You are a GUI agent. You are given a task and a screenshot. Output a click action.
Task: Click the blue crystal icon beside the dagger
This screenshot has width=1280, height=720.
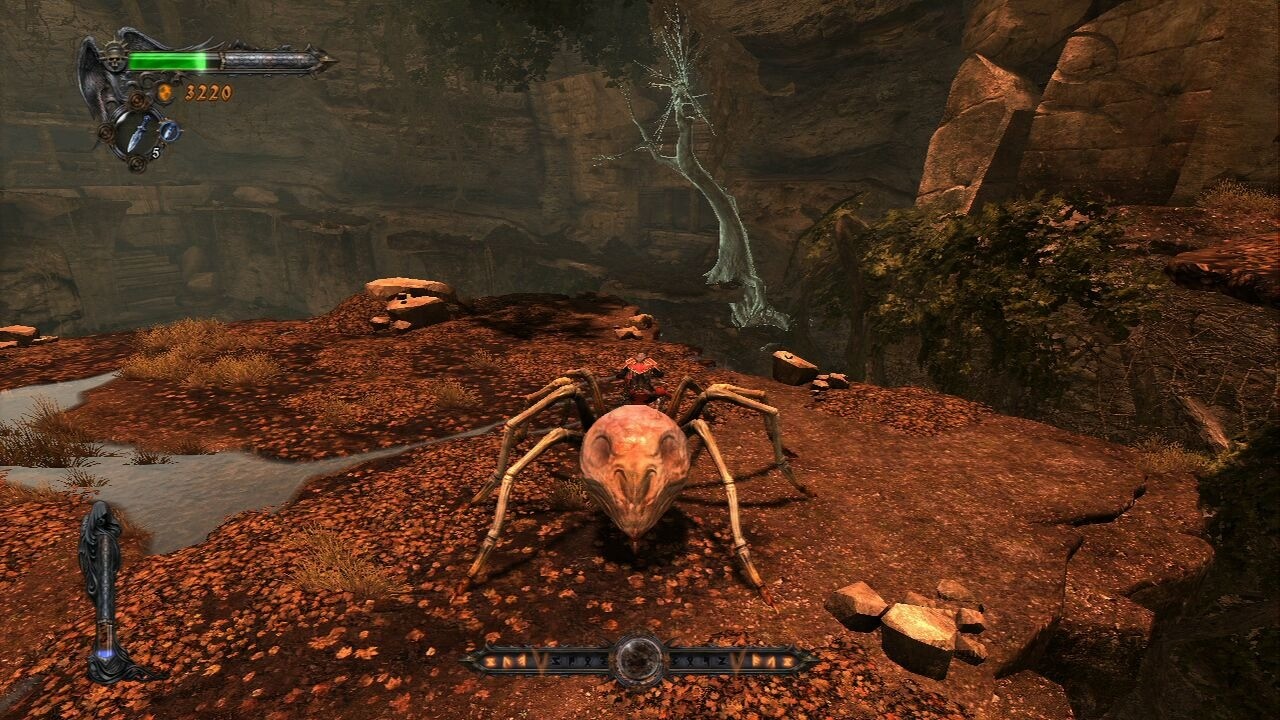pyautogui.click(x=169, y=130)
